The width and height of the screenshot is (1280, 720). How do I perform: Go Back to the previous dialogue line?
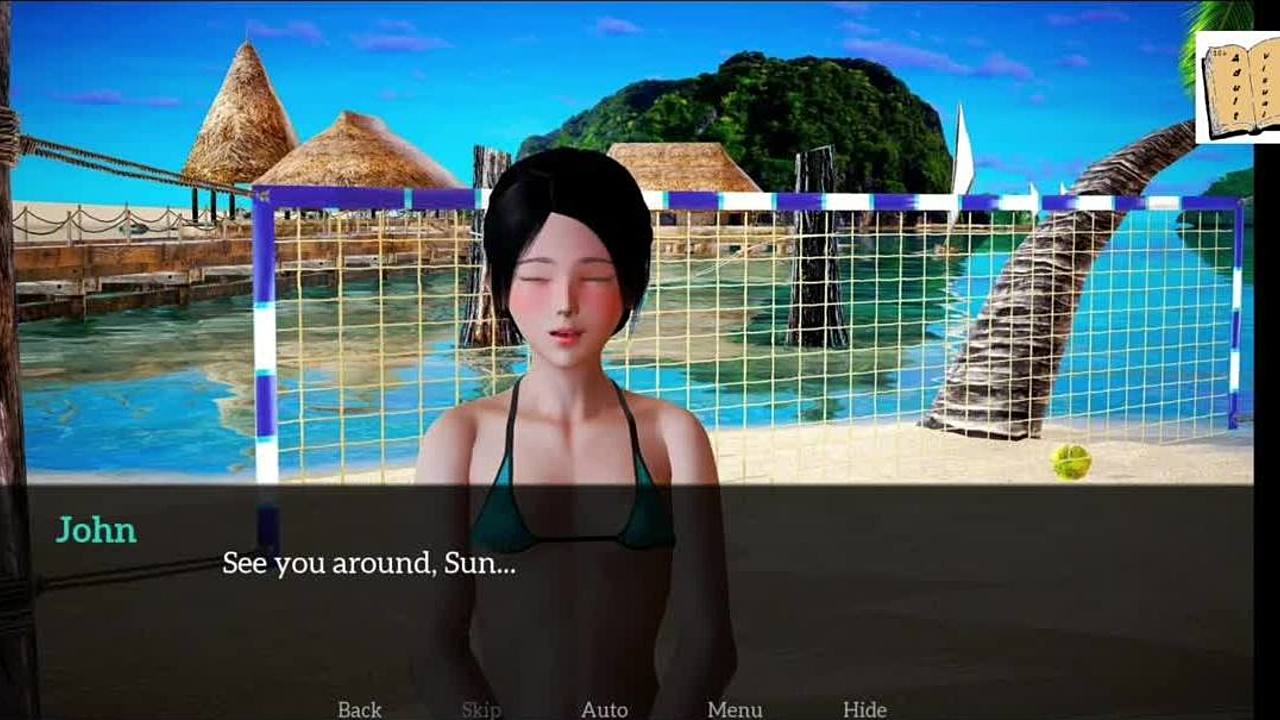pyautogui.click(x=359, y=709)
